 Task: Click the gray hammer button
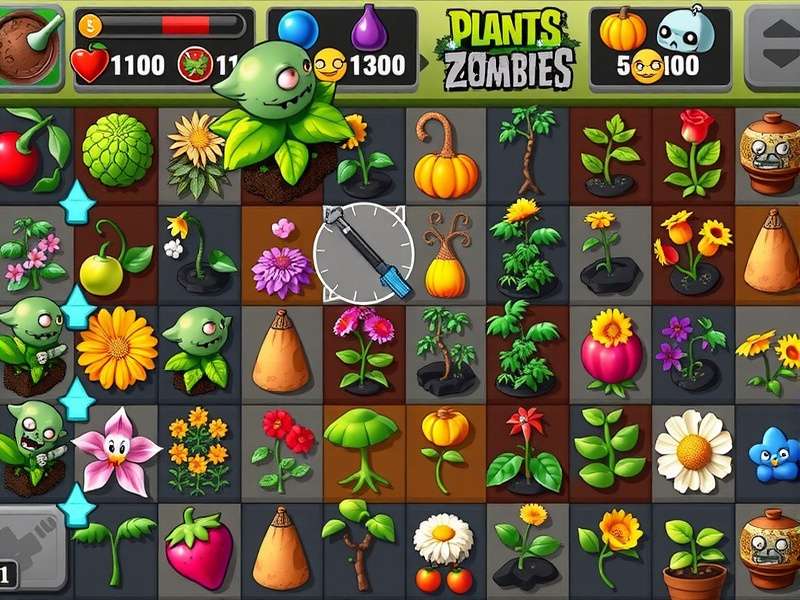tap(28, 547)
